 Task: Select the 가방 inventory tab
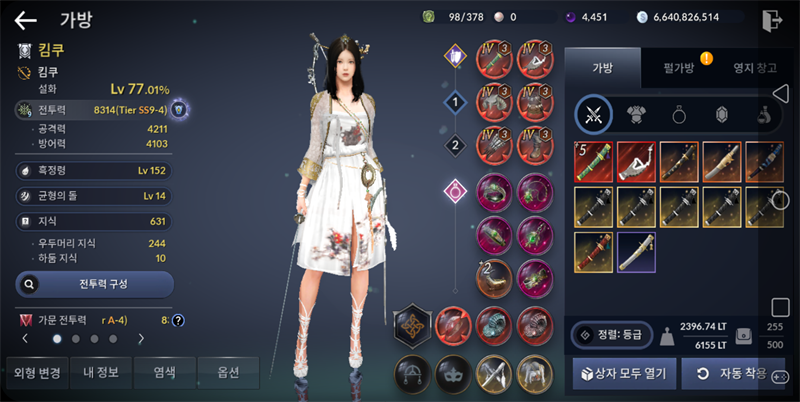(x=602, y=69)
